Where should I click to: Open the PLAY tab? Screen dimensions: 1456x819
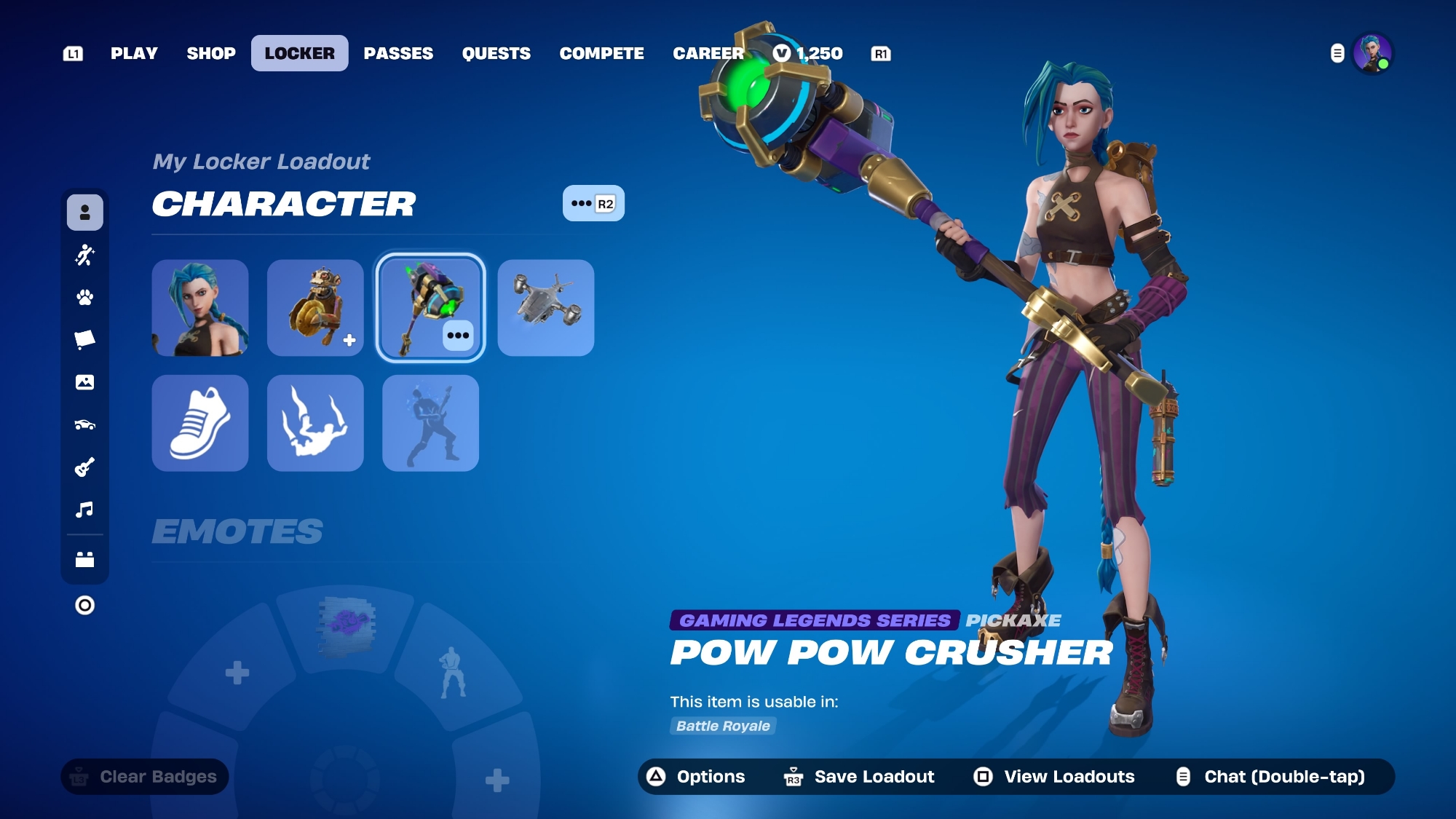pyautogui.click(x=134, y=53)
